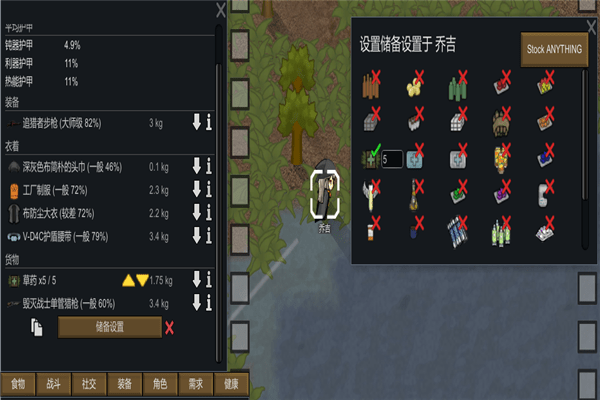This screenshot has height=400, width=600.
Task: Show info for the 工厂制服 uniform
Action: click(x=209, y=190)
